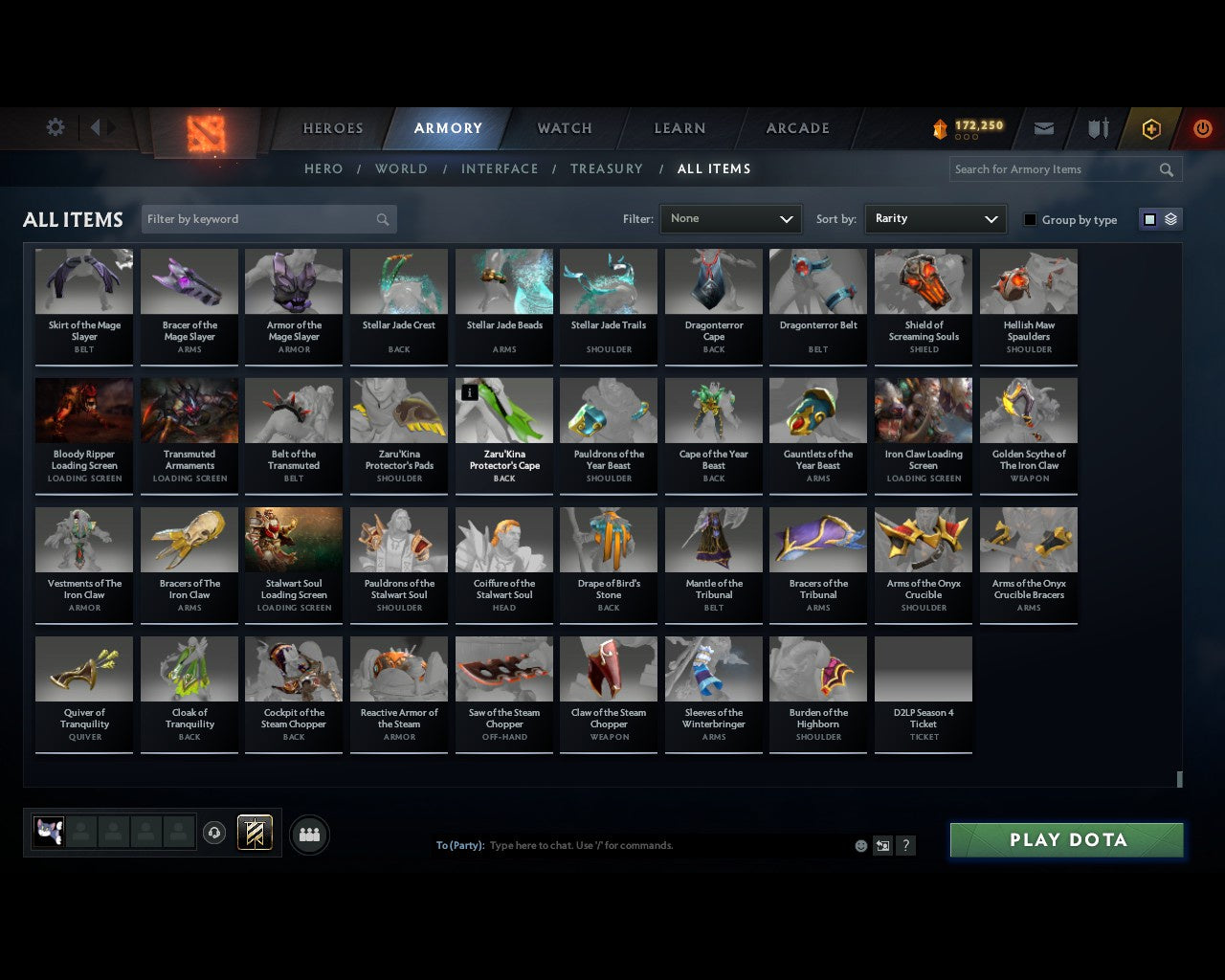Image resolution: width=1225 pixels, height=980 pixels.
Task: Open the settings gear
Action: [55, 127]
